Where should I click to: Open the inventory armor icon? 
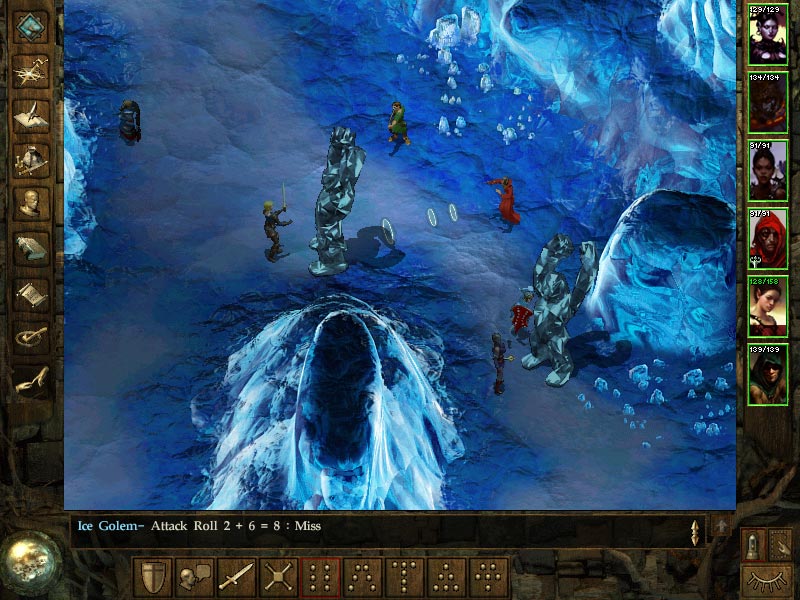click(31, 158)
